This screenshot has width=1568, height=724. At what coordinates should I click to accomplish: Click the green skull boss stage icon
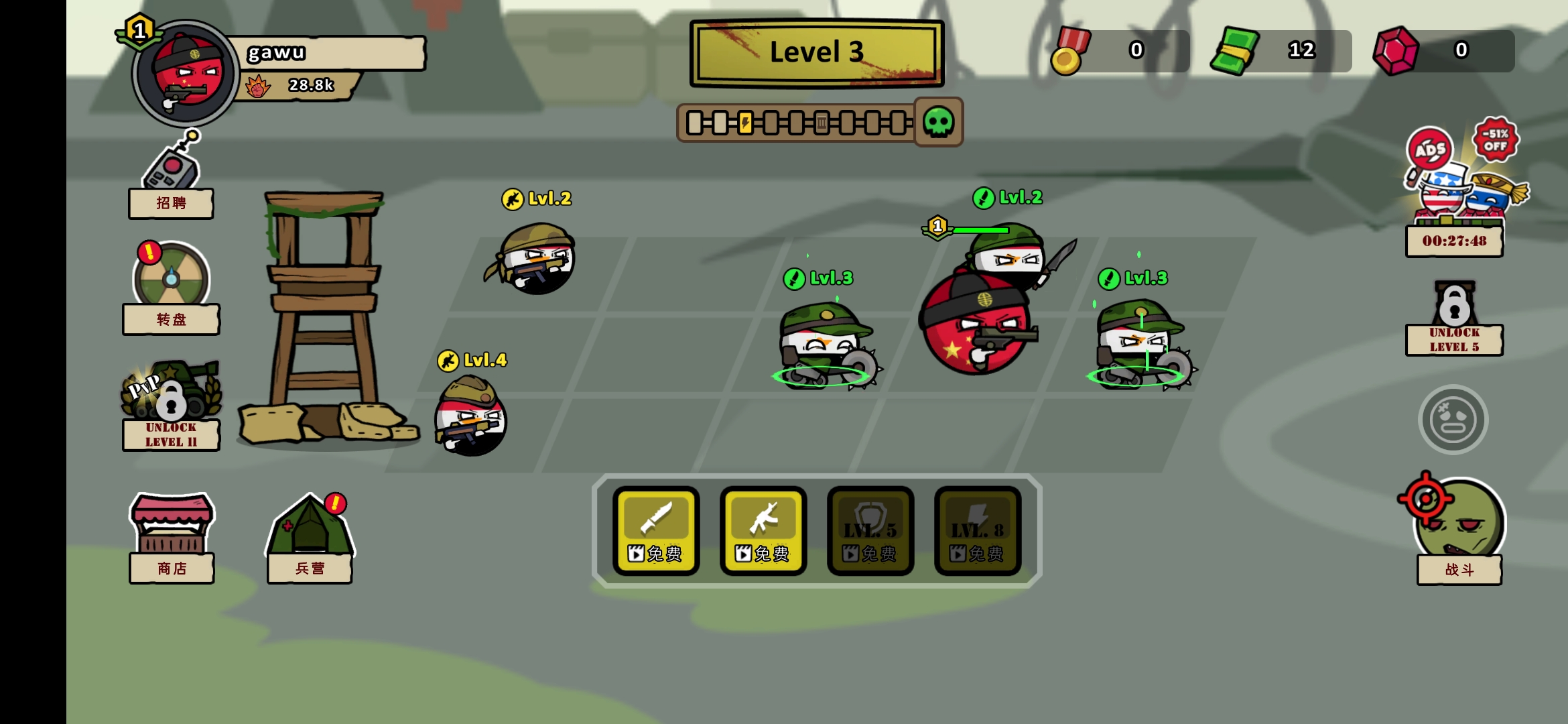tap(938, 122)
